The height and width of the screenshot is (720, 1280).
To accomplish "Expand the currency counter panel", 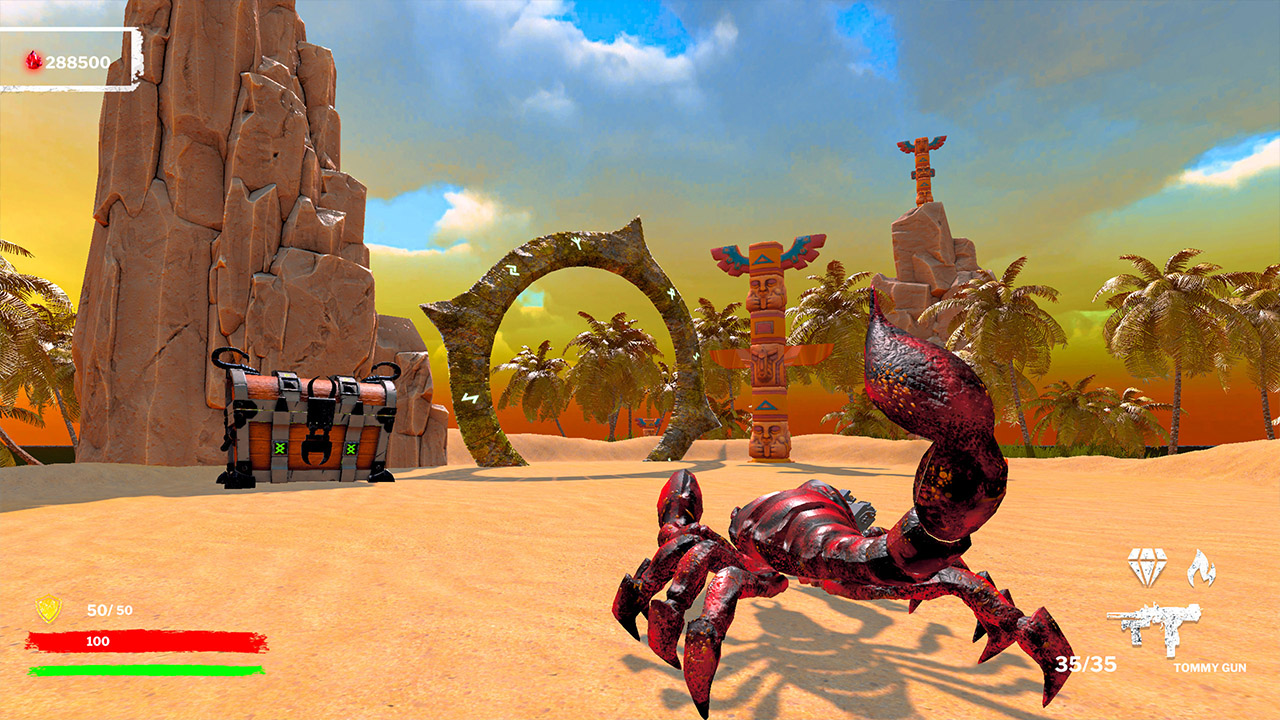I will [70, 59].
